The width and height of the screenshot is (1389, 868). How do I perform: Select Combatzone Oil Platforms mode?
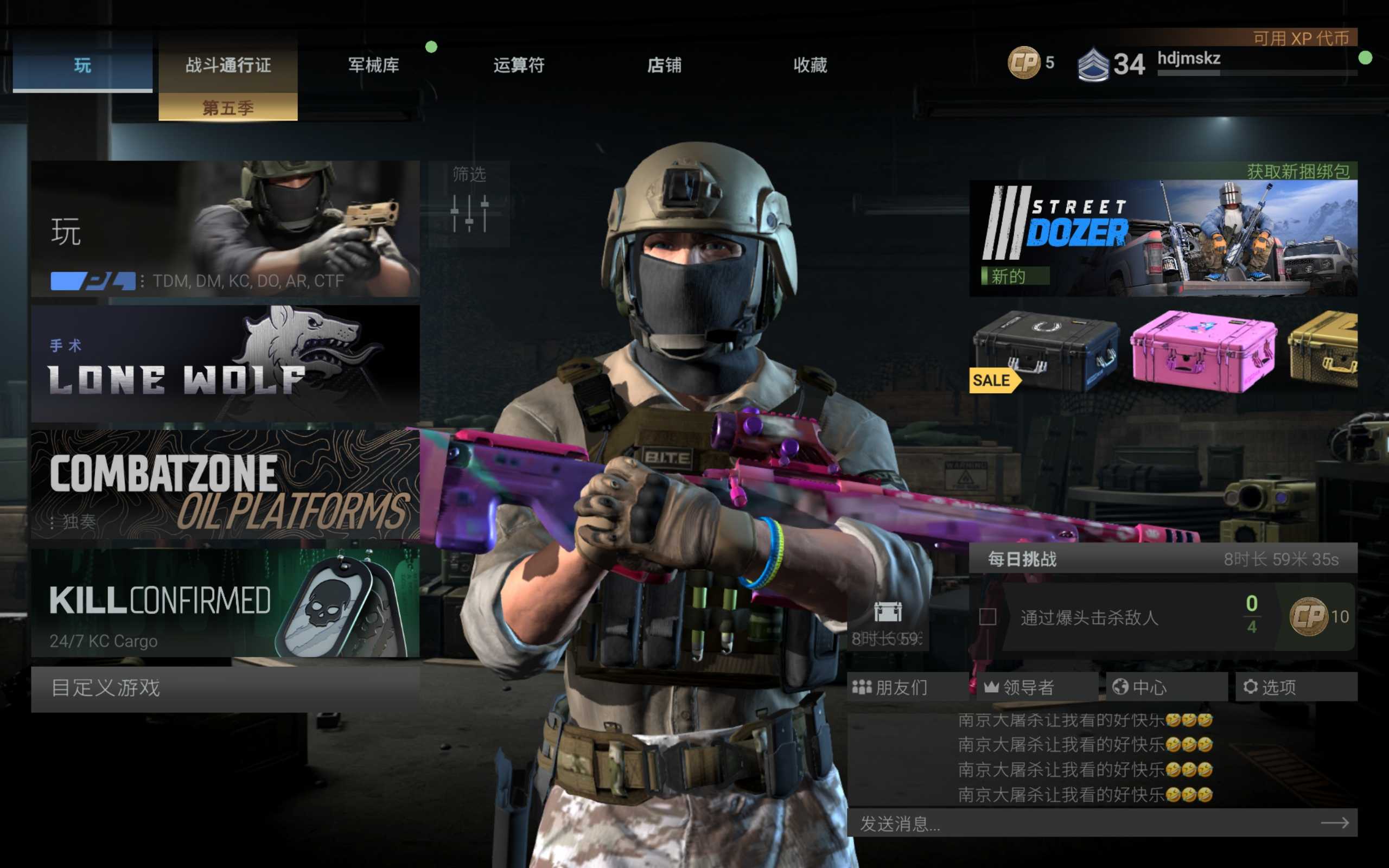pos(225,484)
